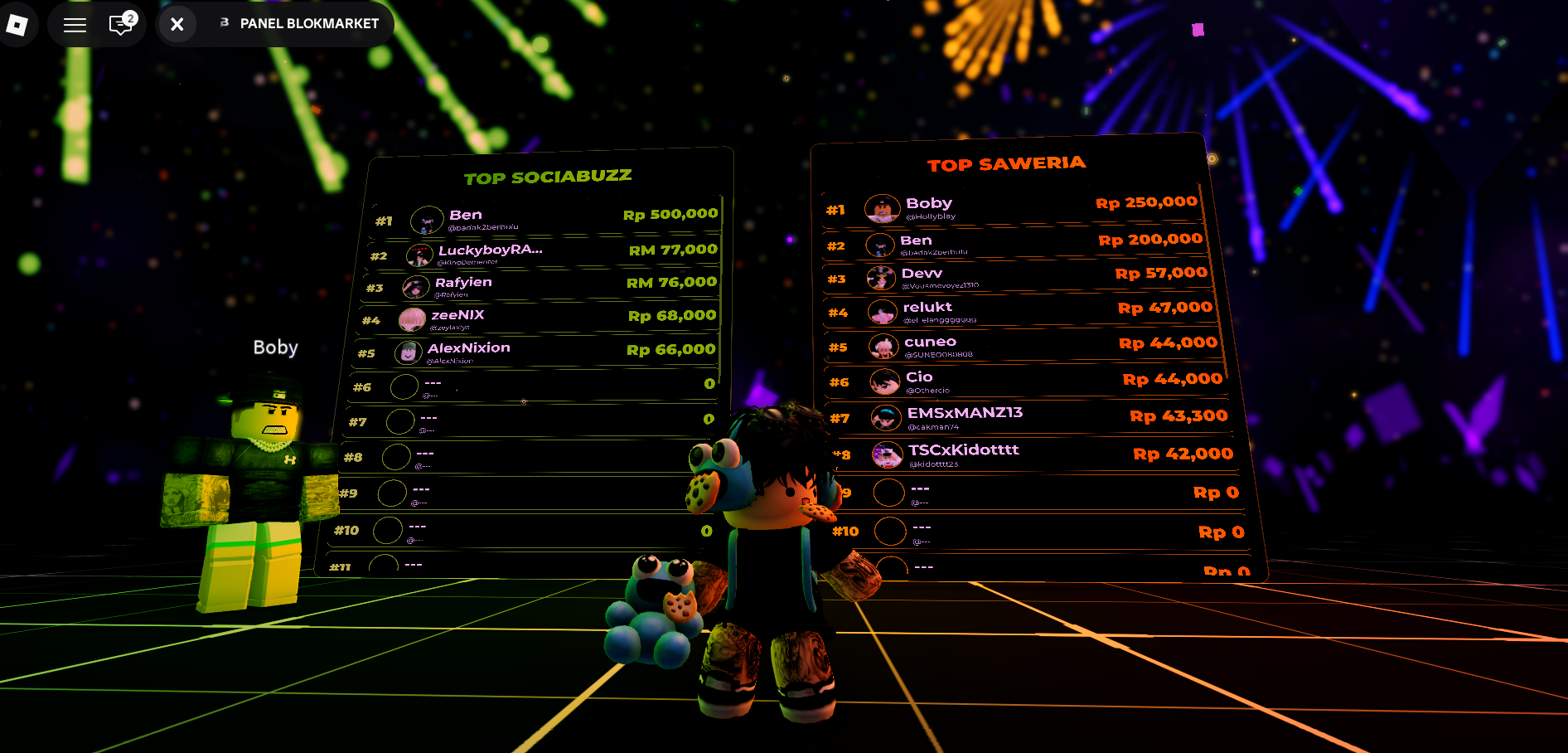Click Boby's avatar on the Saweria board

(x=883, y=208)
